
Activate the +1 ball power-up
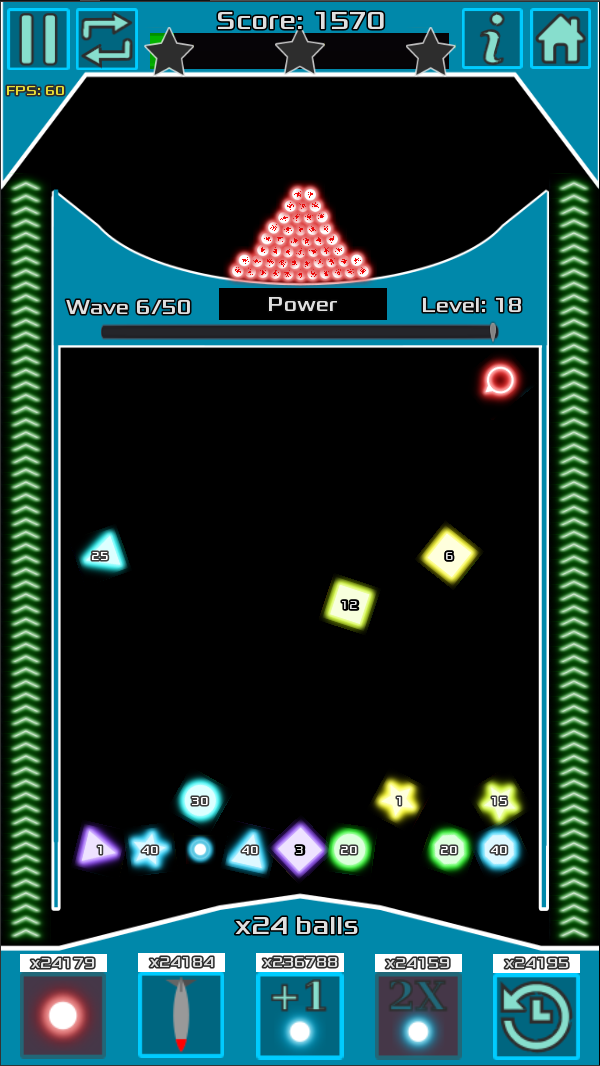pos(299,1015)
